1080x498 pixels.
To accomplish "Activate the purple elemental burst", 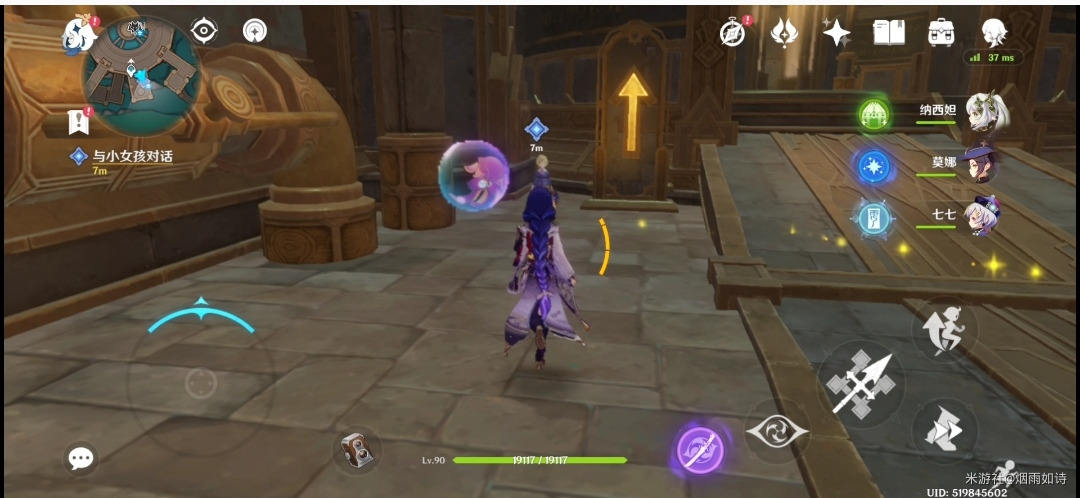I will click(x=700, y=449).
